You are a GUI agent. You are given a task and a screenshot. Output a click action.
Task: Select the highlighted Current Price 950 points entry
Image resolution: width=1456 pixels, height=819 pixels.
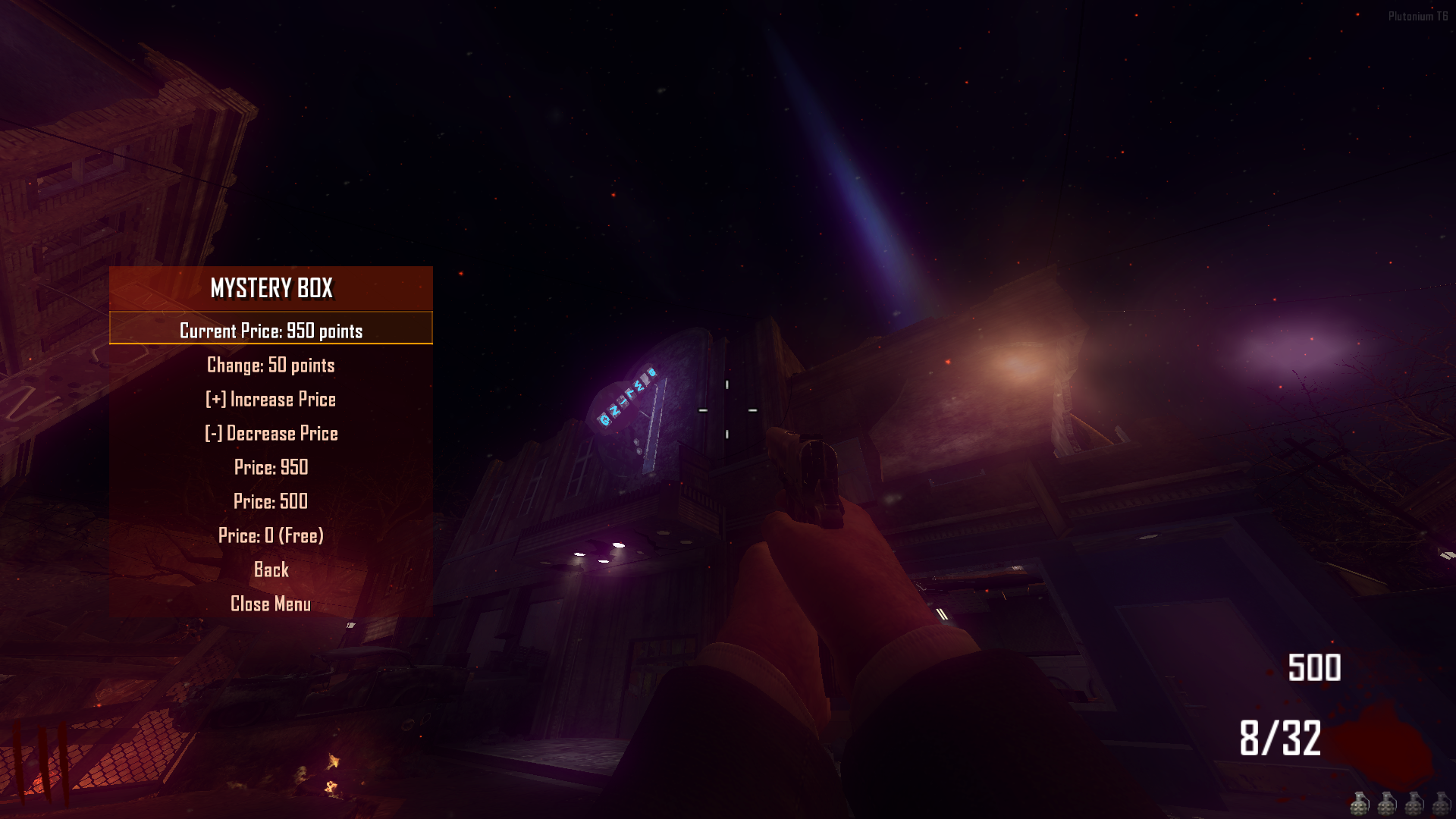click(x=270, y=331)
